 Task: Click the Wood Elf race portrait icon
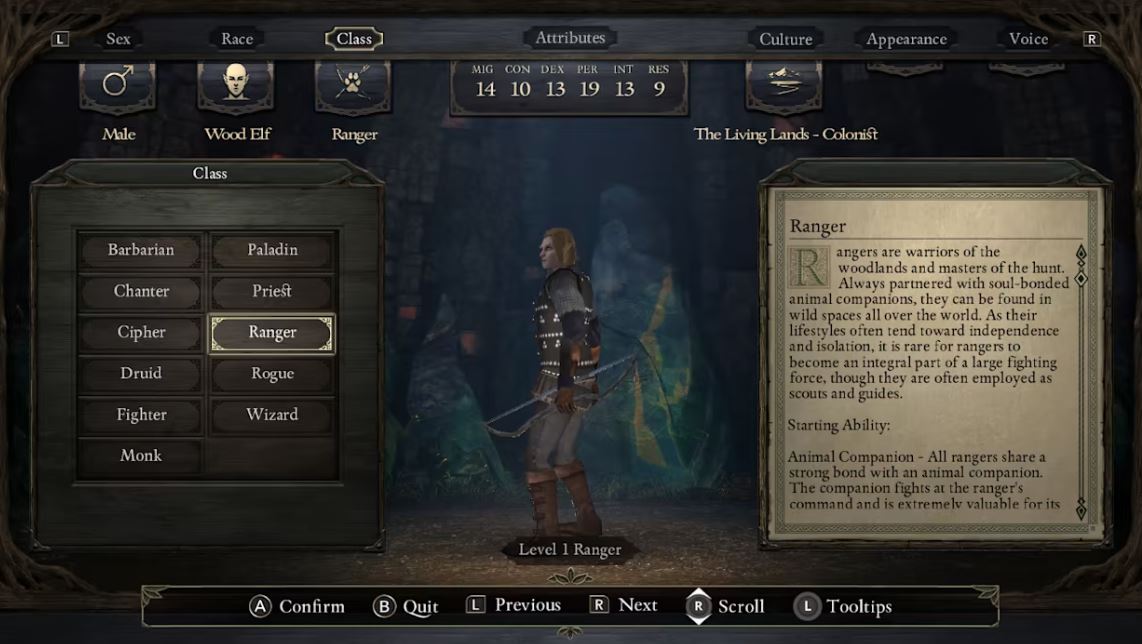click(x=236, y=86)
